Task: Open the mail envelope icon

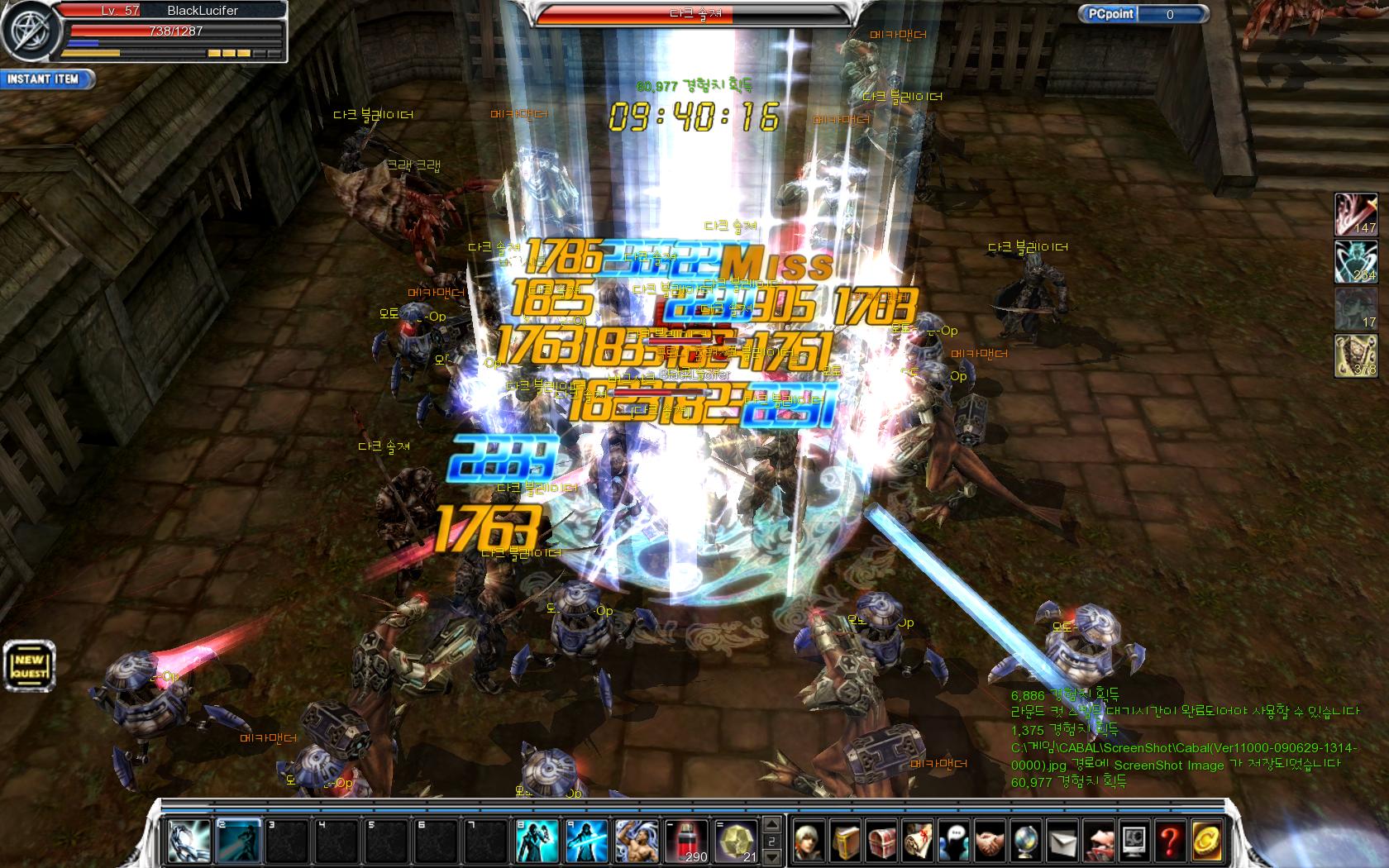Action: (x=1062, y=842)
